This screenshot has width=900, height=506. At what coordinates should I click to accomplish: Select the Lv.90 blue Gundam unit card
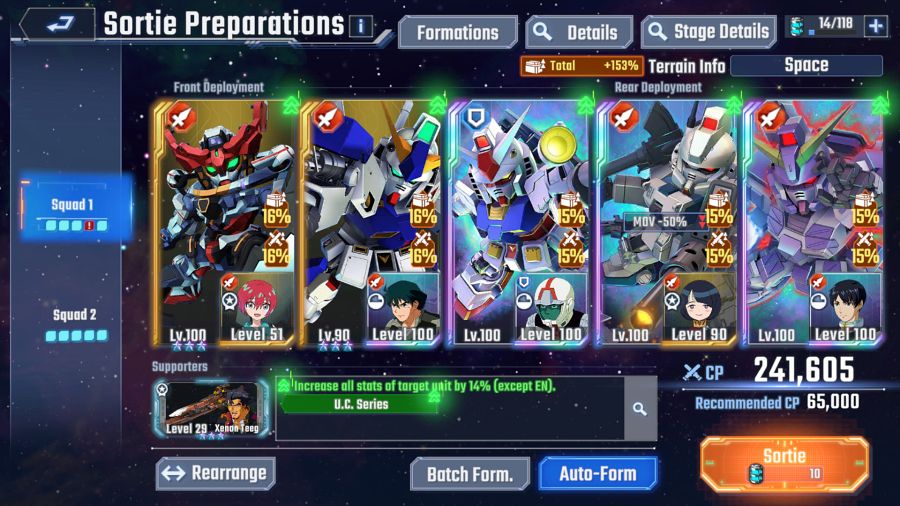point(371,222)
